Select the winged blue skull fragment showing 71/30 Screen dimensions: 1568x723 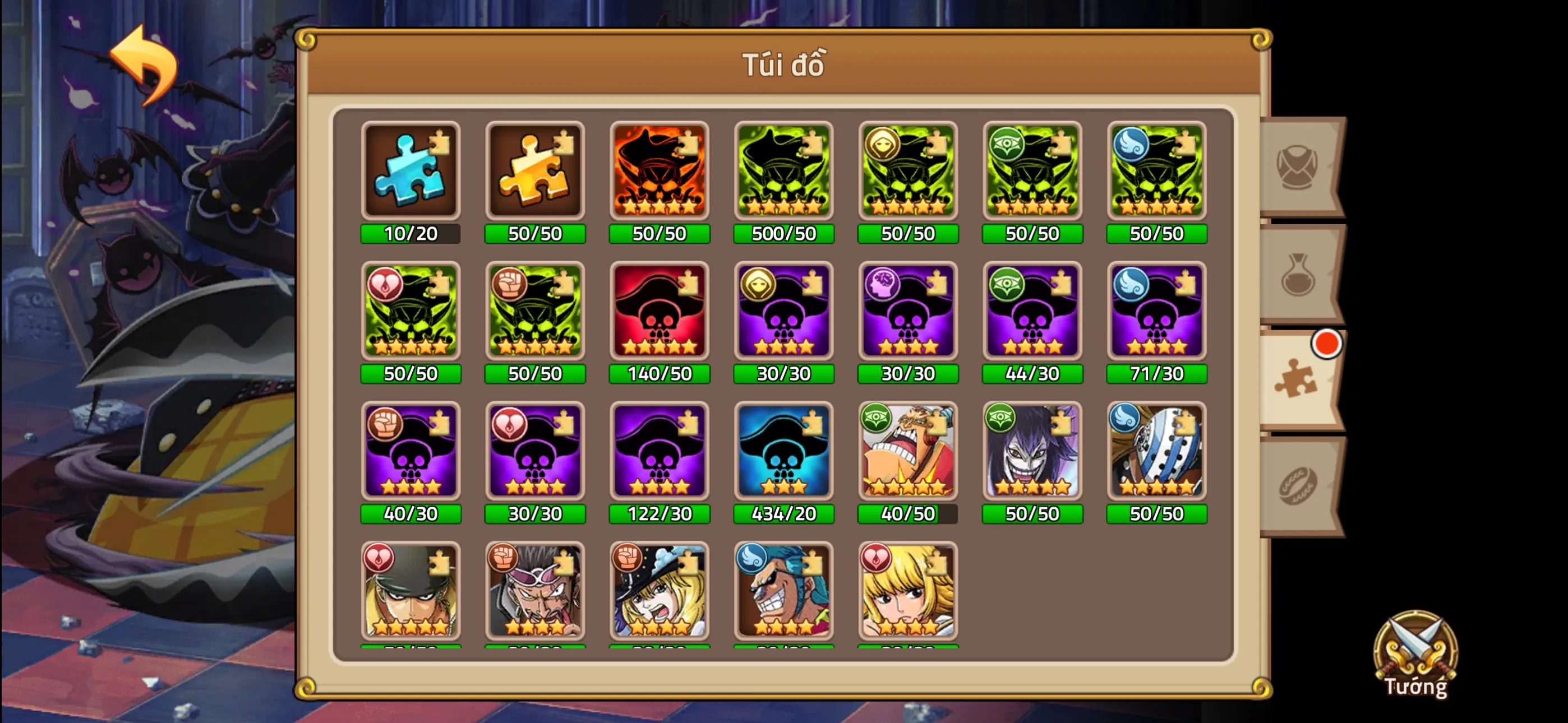[x=1156, y=312]
